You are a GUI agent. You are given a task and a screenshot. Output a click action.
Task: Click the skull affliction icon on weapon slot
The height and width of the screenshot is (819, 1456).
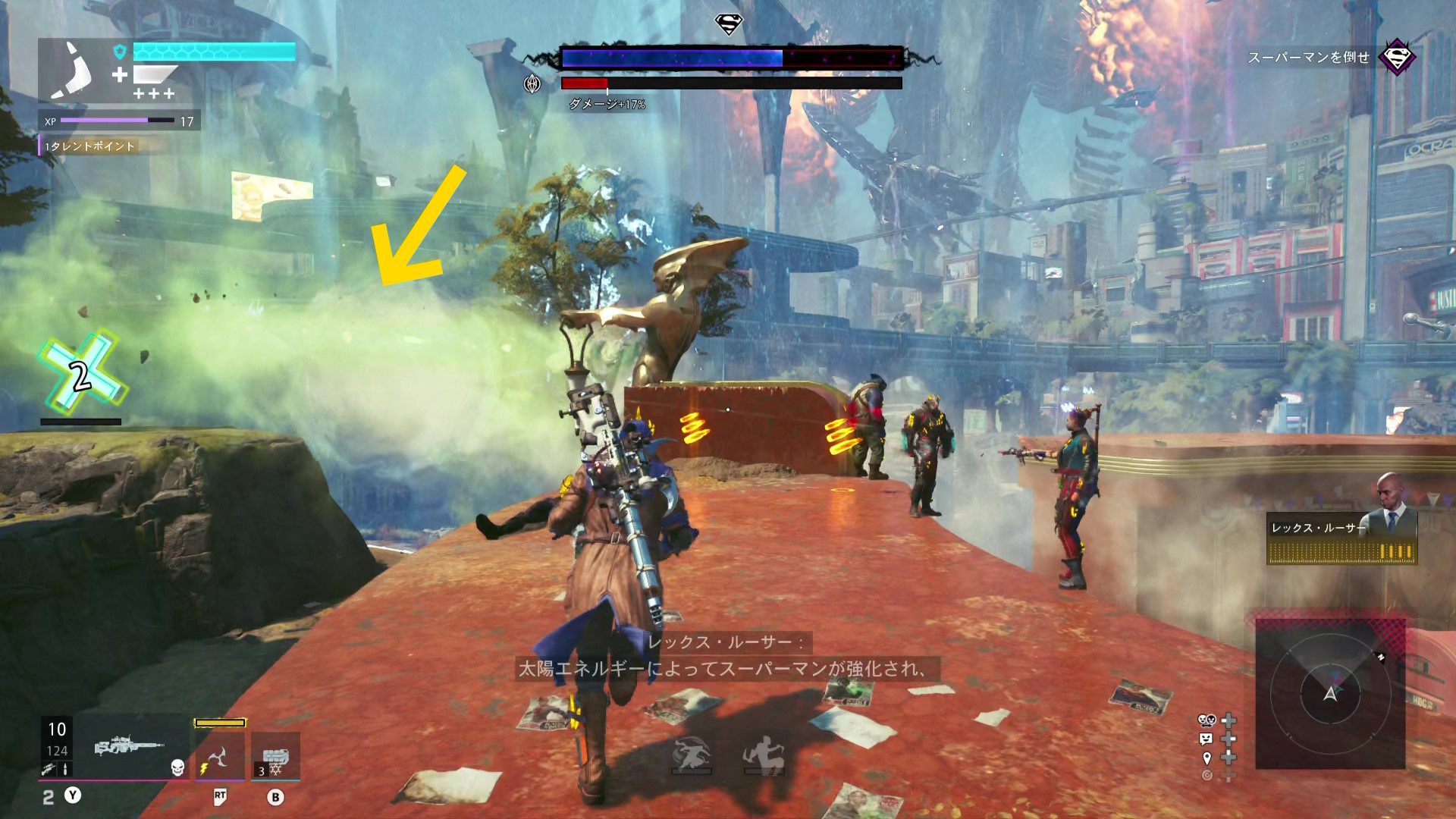[177, 767]
